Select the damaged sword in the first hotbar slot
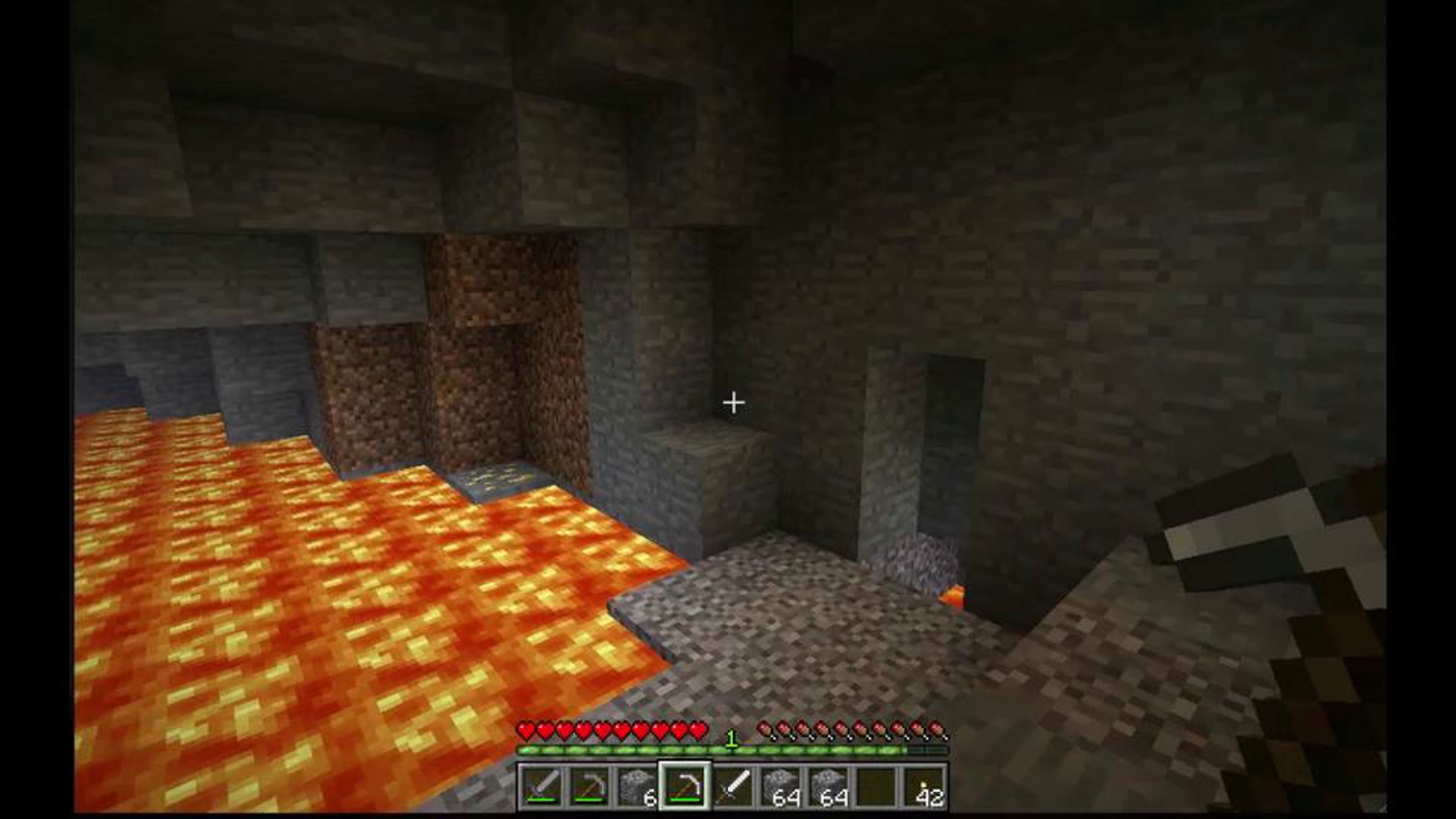Image resolution: width=1456 pixels, height=819 pixels. coord(541,787)
